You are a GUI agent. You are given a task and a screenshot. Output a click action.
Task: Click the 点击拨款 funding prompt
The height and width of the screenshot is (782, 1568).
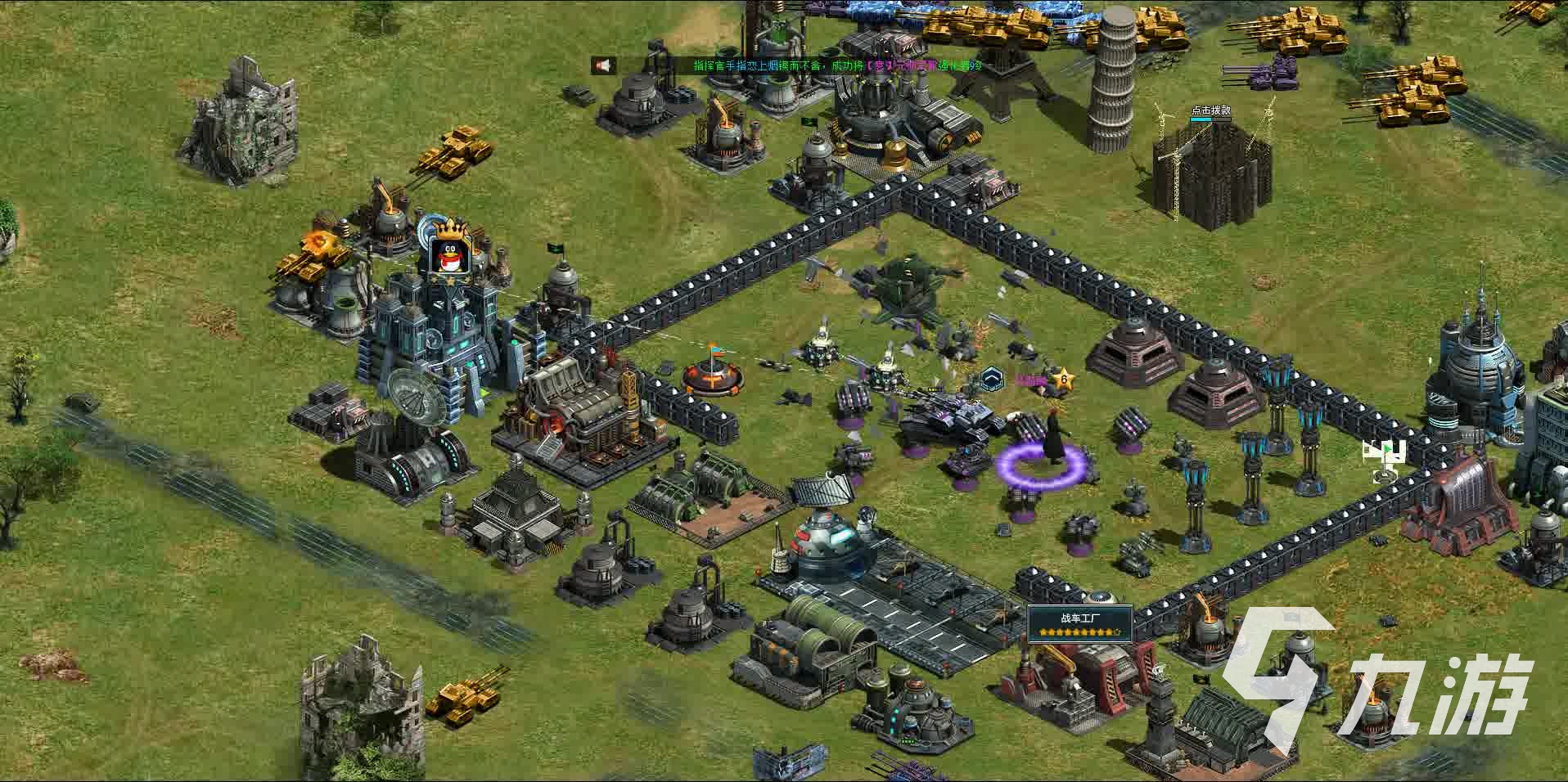(x=1210, y=110)
